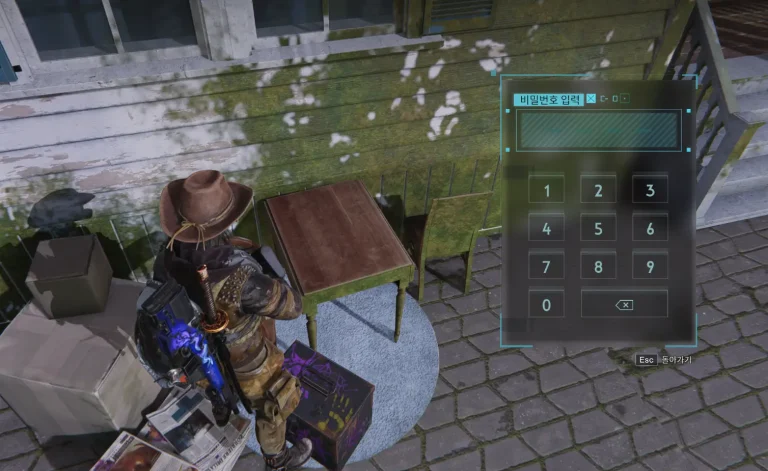768x471 pixels.
Task: Tap keypad number 8
Action: 598,266
